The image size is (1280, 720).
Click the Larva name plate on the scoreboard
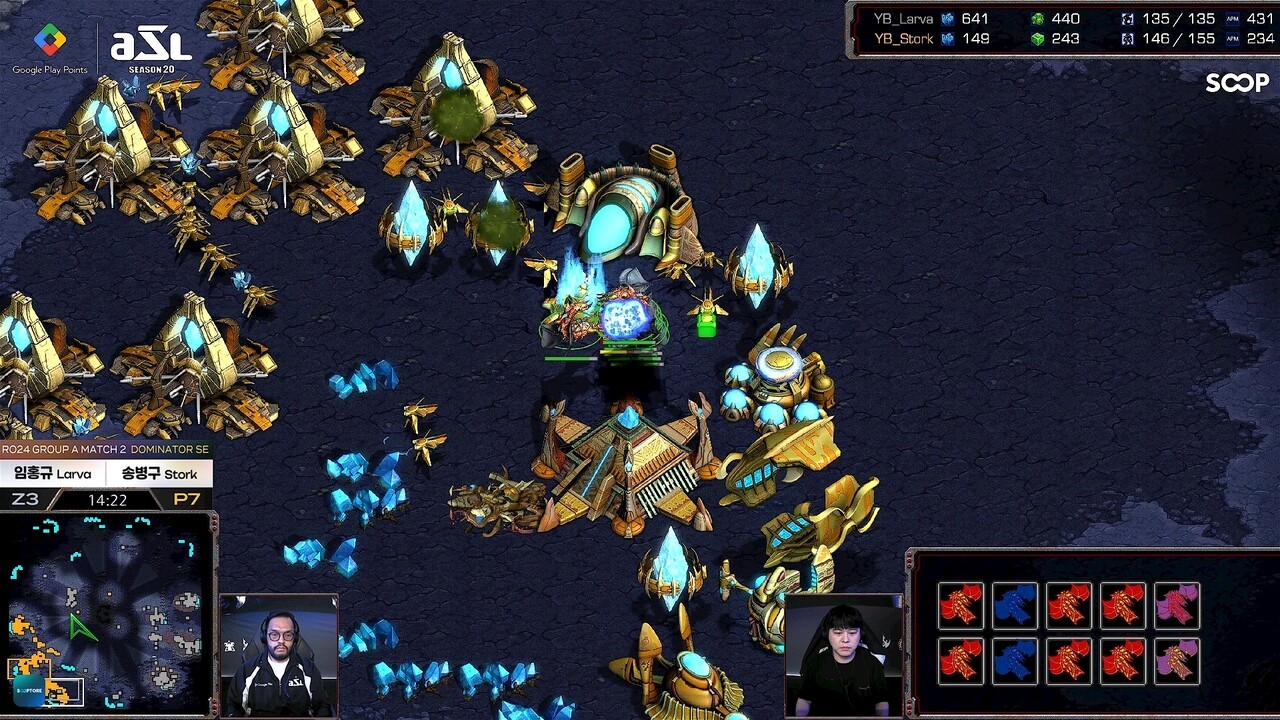coord(53,473)
